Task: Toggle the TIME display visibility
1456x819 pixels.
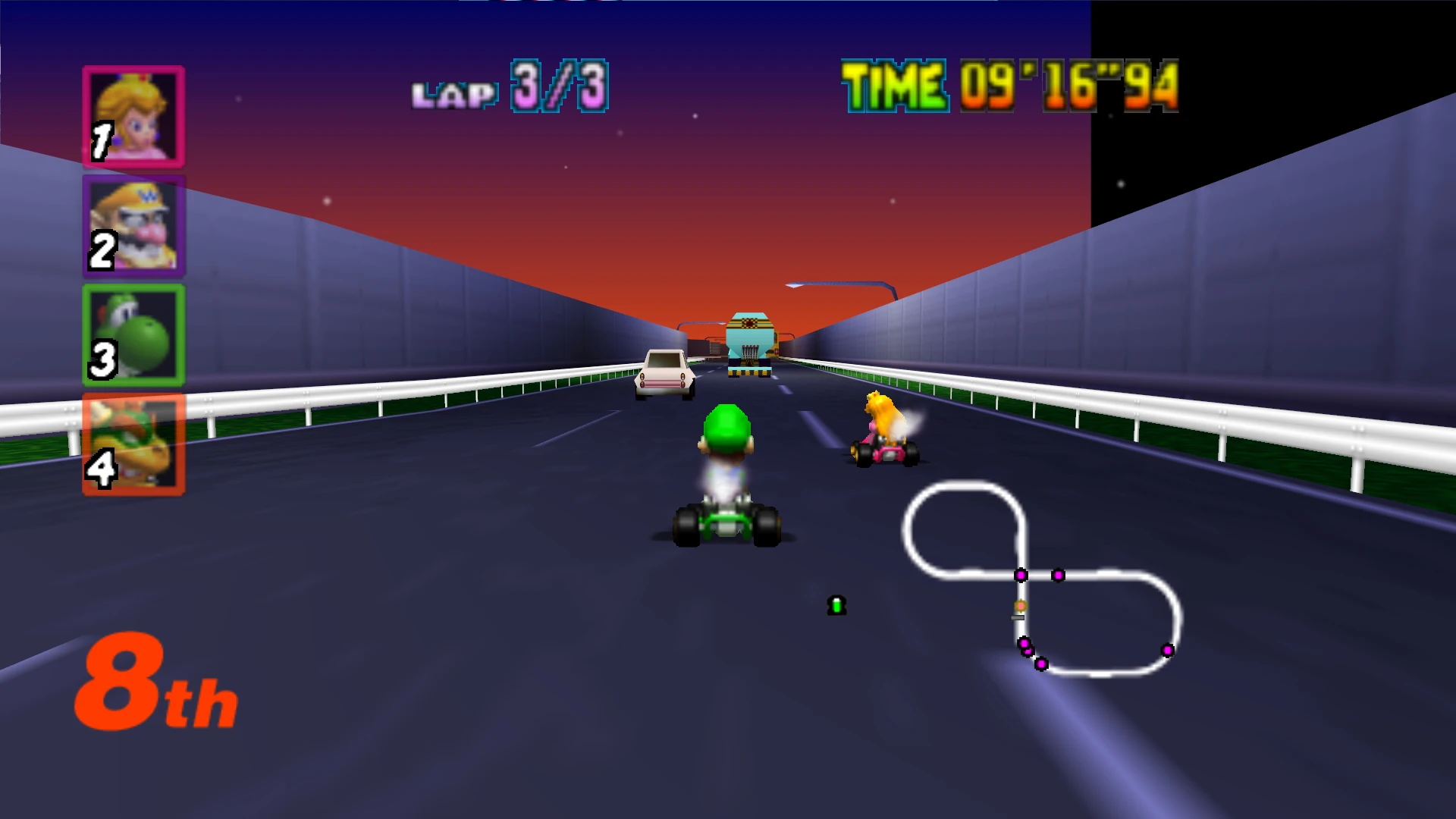Action: 1009,89
